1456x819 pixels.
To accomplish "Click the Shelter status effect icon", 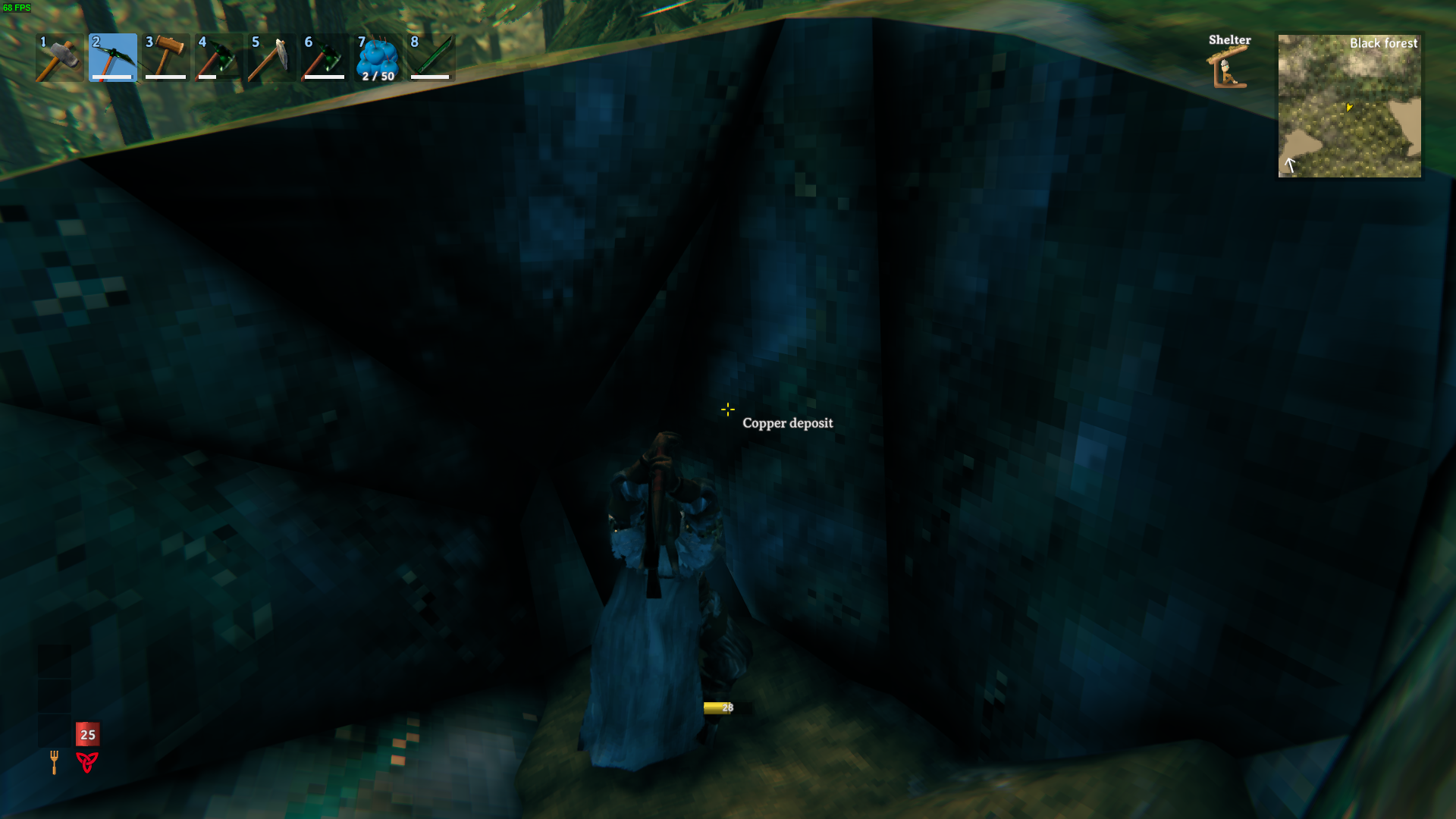I will 1228,68.
